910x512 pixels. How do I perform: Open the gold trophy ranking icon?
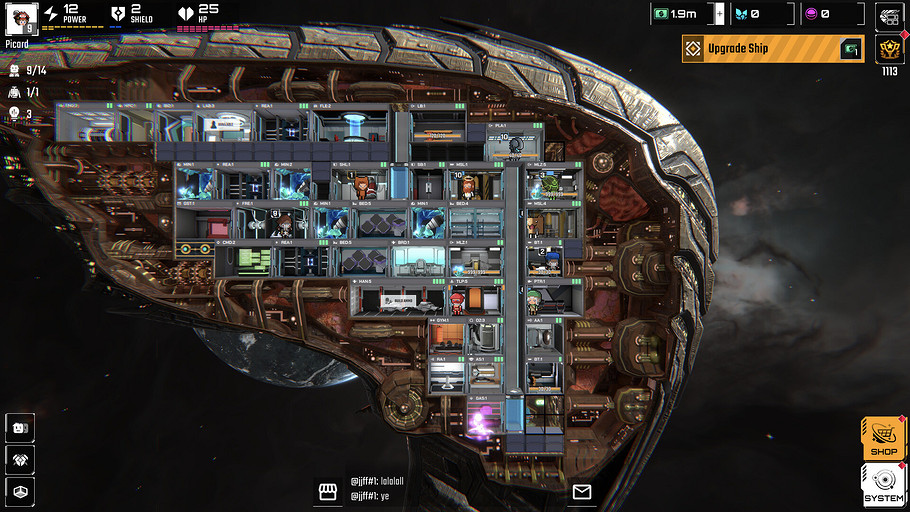click(887, 49)
